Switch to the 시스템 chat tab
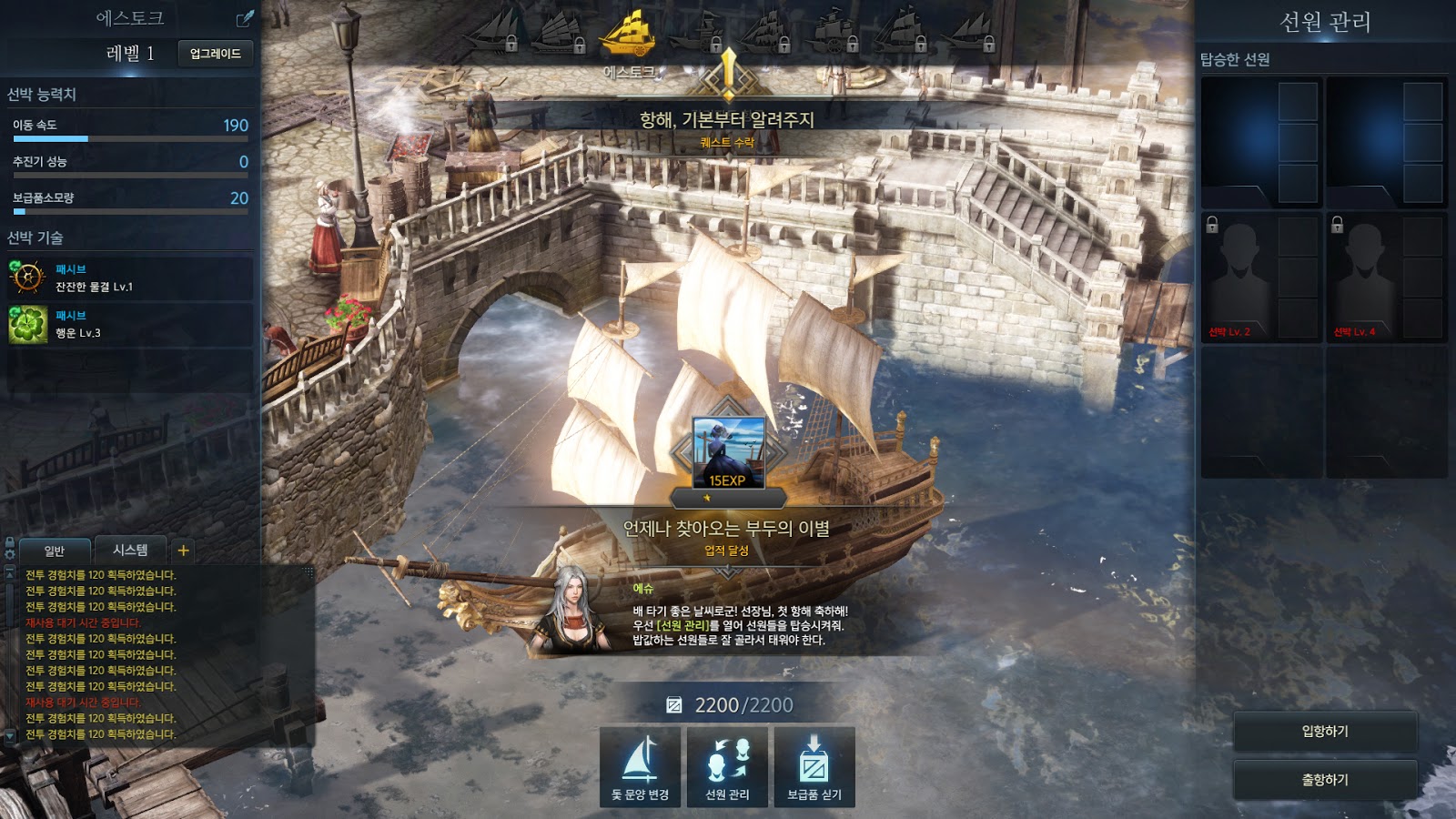1456x819 pixels. [130, 550]
